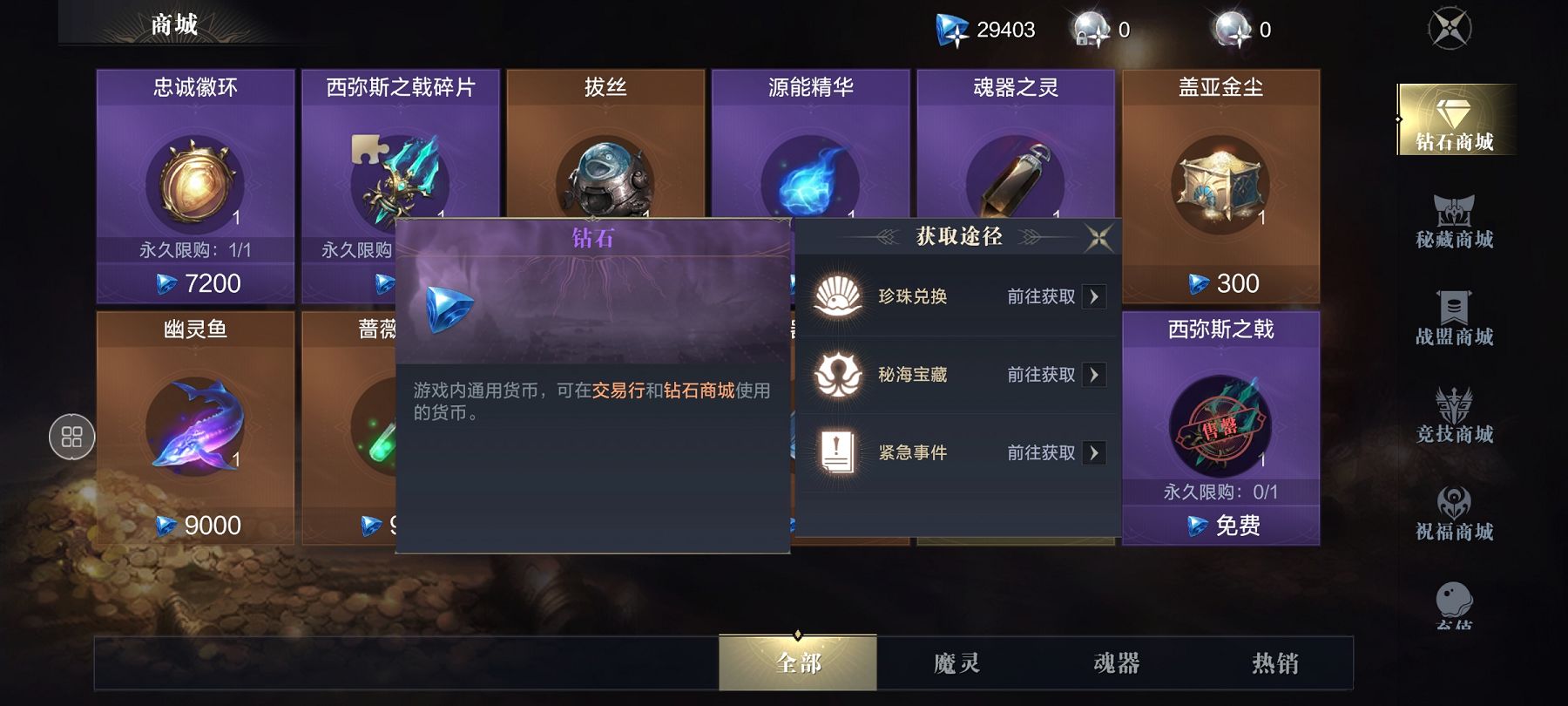
Task: Expand 前往获取 arrow beside 紧急事件
Action: [1096, 452]
